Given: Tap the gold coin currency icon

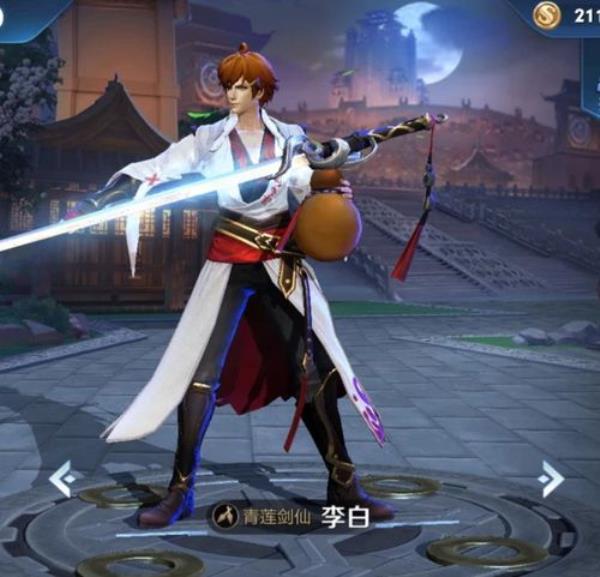Looking at the screenshot, I should (x=547, y=14).
